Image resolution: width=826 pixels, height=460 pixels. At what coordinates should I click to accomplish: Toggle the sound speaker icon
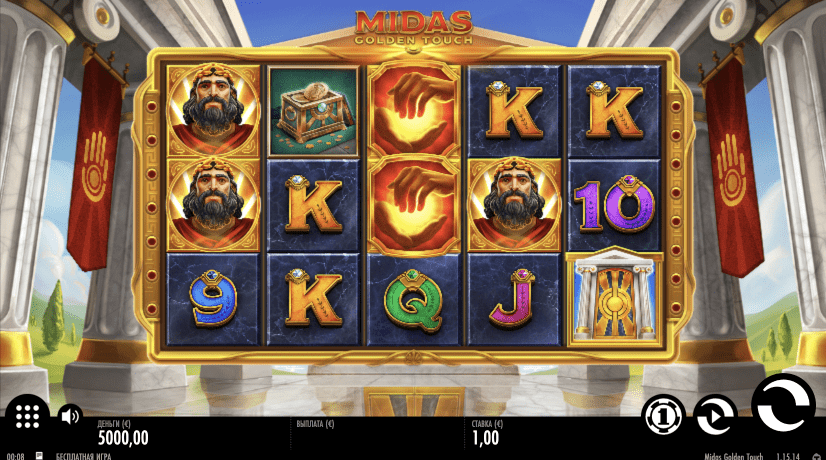click(x=69, y=415)
